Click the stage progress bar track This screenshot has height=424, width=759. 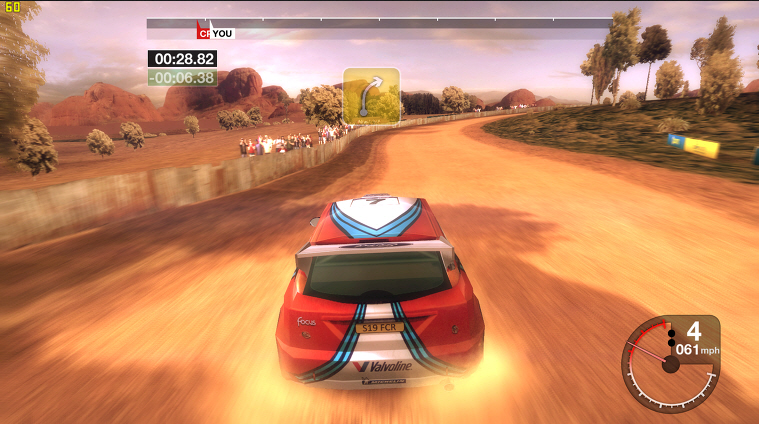[400, 23]
